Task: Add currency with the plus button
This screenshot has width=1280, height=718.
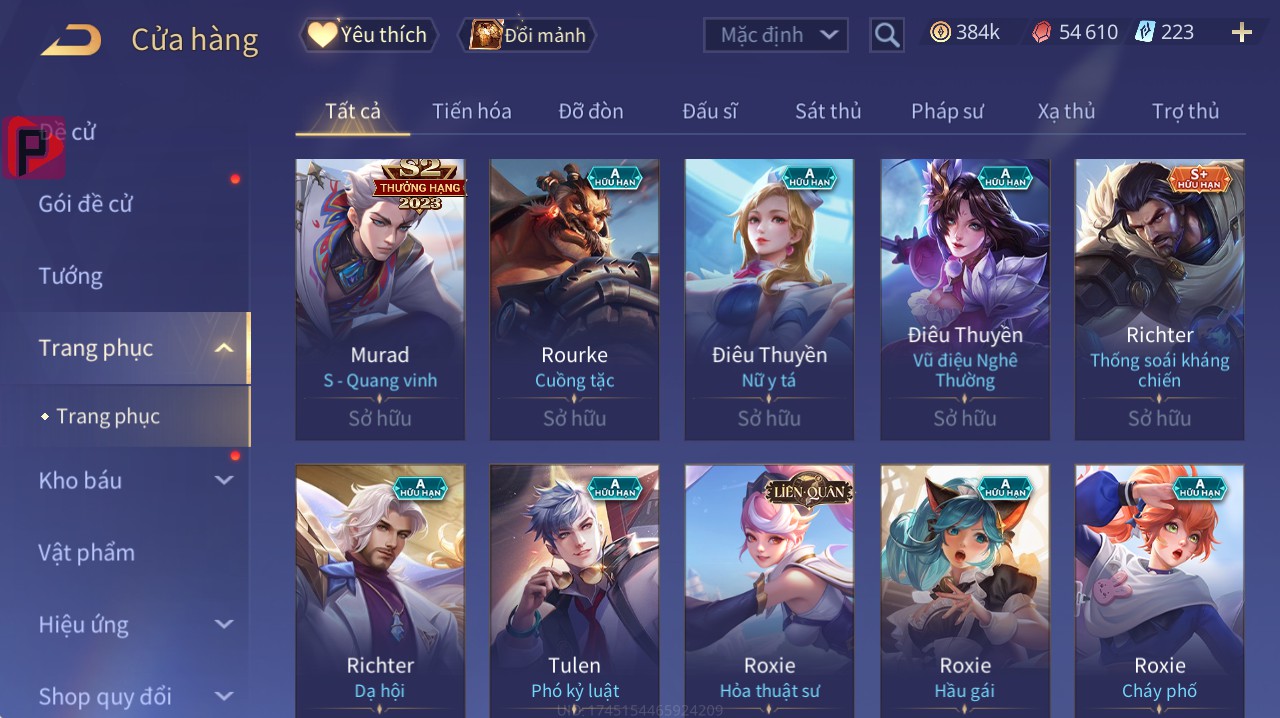Action: (x=1241, y=33)
